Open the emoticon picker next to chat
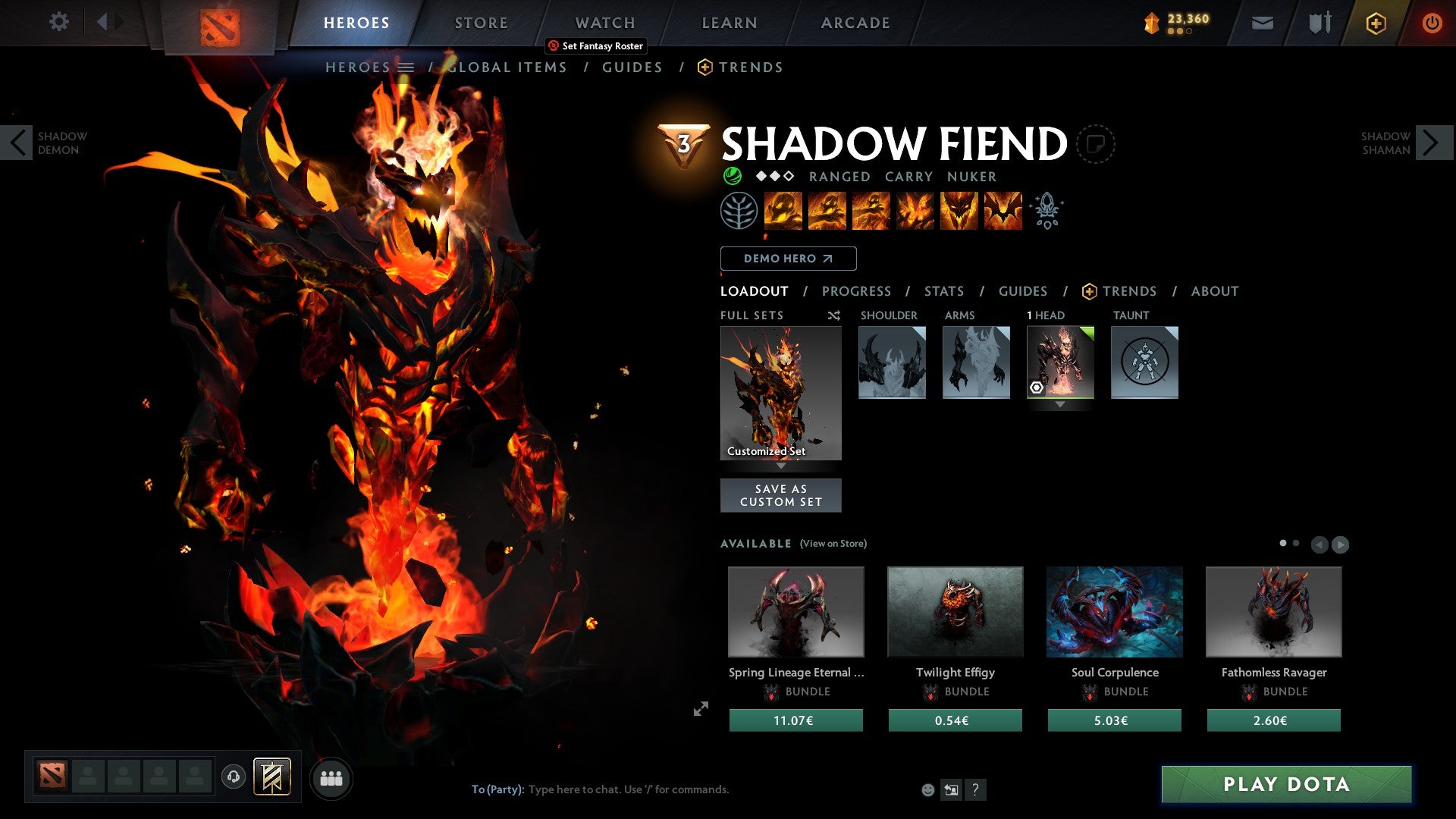 click(928, 789)
